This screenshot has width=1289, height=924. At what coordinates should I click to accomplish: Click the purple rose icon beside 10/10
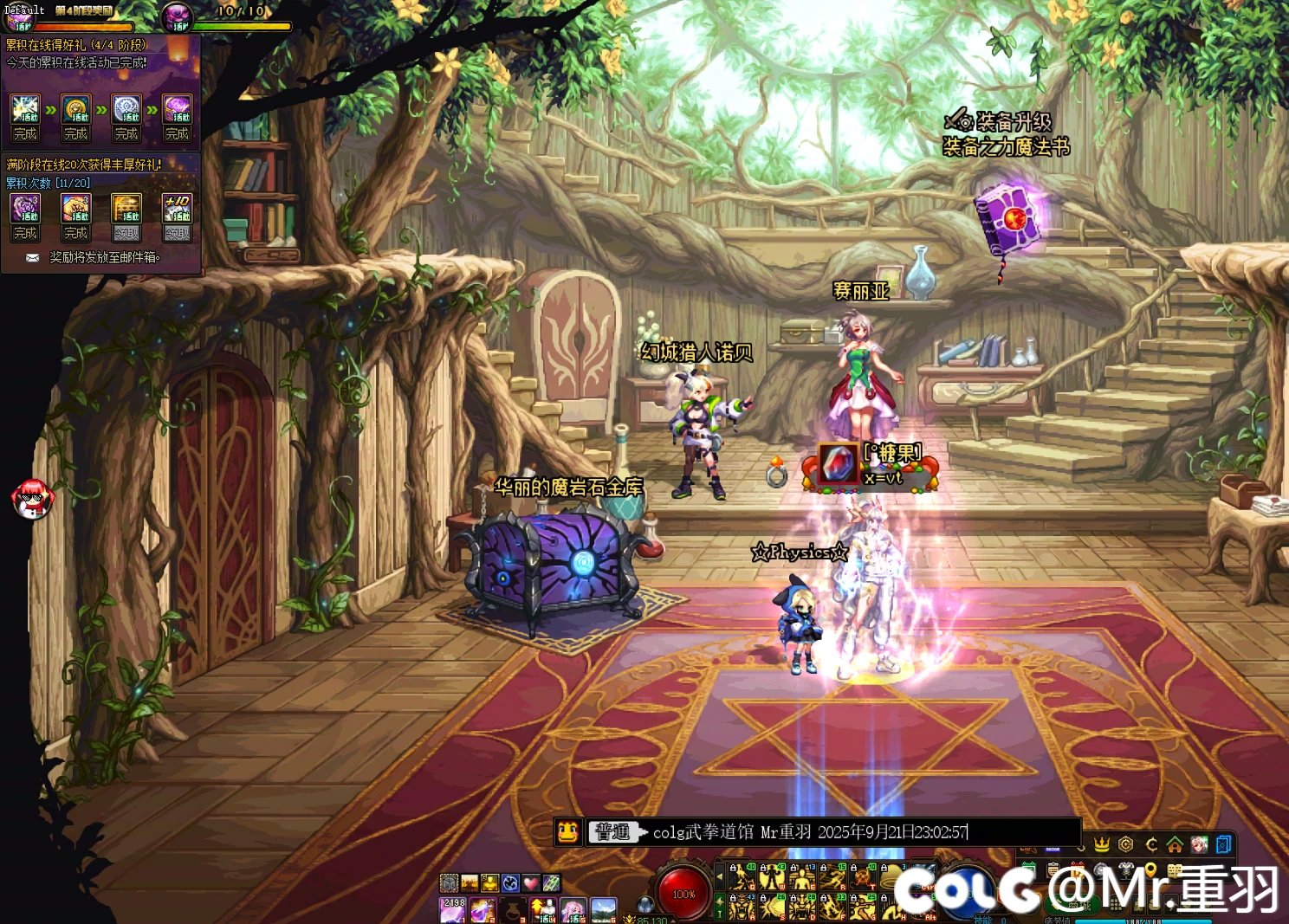178,16
